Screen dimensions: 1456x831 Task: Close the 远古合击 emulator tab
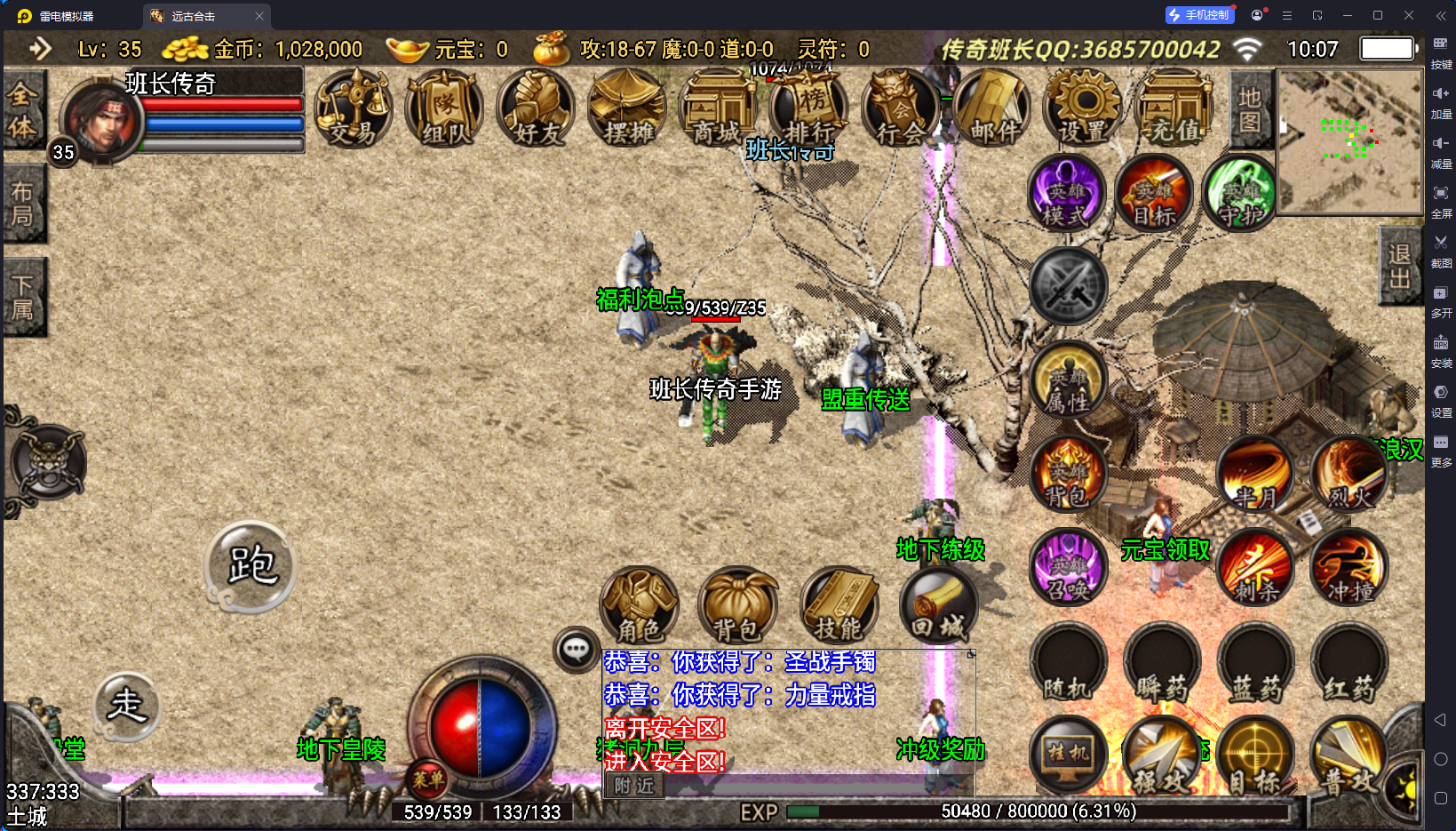point(259,16)
